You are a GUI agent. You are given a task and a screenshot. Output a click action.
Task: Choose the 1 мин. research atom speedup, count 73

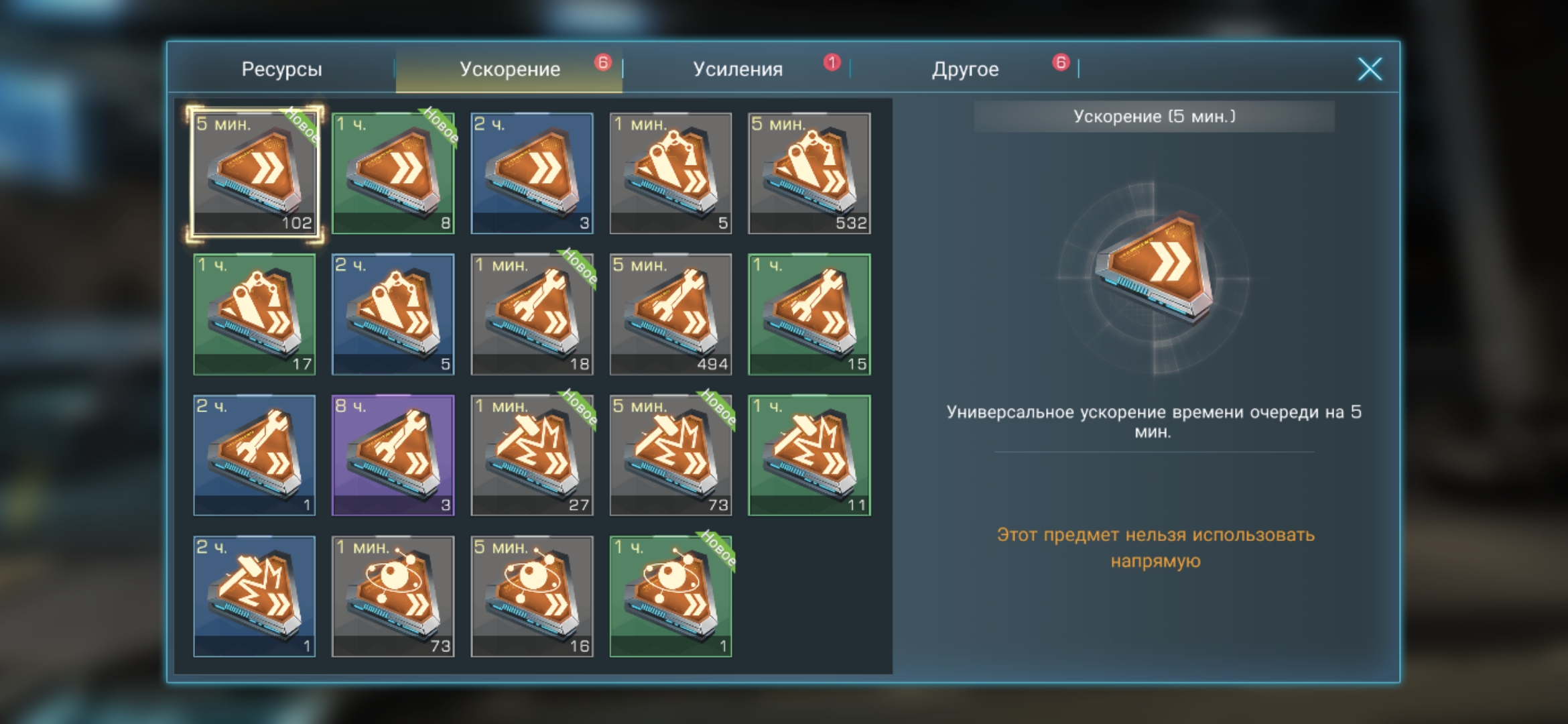coord(393,596)
